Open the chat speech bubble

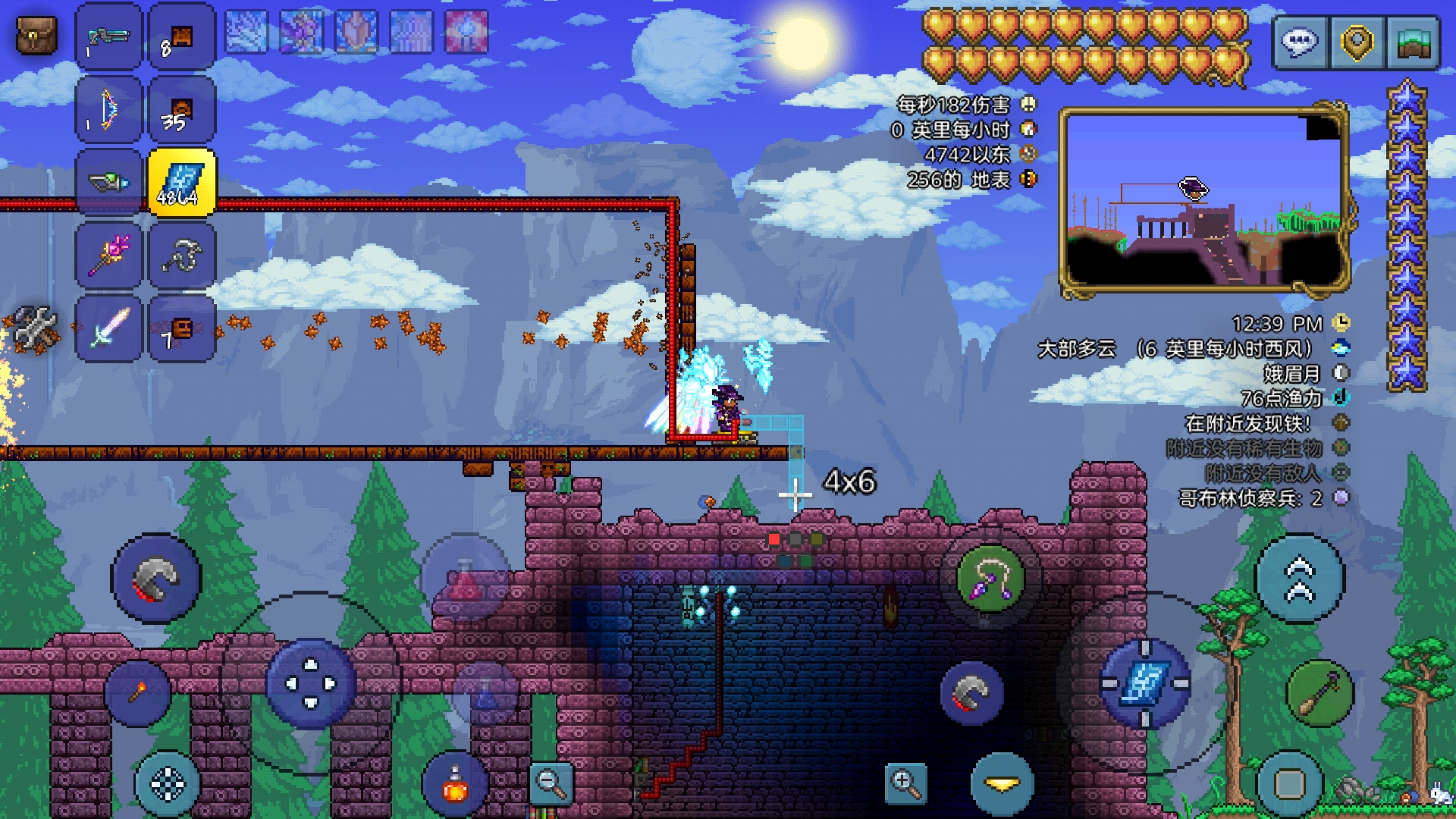[1299, 42]
